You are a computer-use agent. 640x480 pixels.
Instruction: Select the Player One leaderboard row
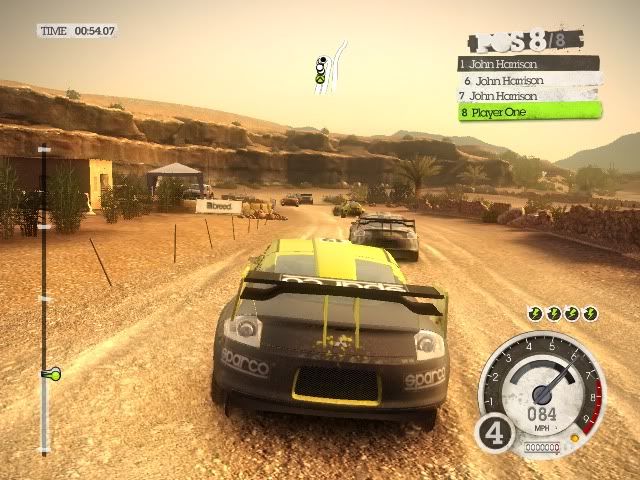click(x=528, y=112)
